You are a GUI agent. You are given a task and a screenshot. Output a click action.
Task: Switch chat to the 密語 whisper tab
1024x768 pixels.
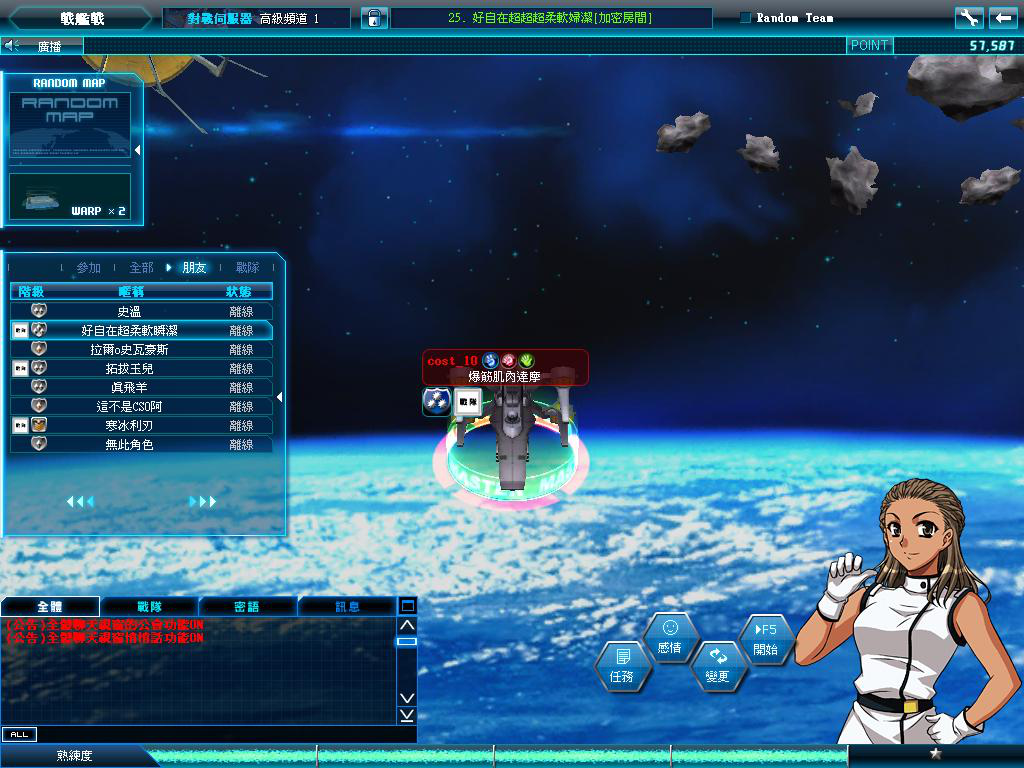click(x=247, y=606)
